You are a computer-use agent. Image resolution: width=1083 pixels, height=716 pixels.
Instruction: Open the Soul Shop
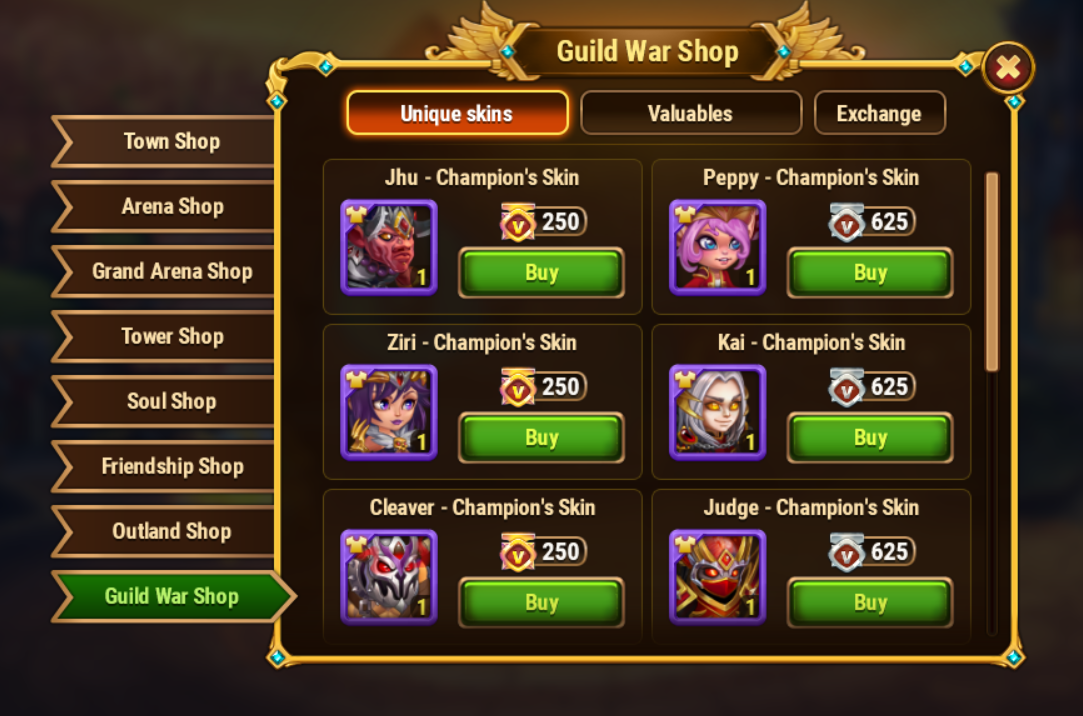171,401
